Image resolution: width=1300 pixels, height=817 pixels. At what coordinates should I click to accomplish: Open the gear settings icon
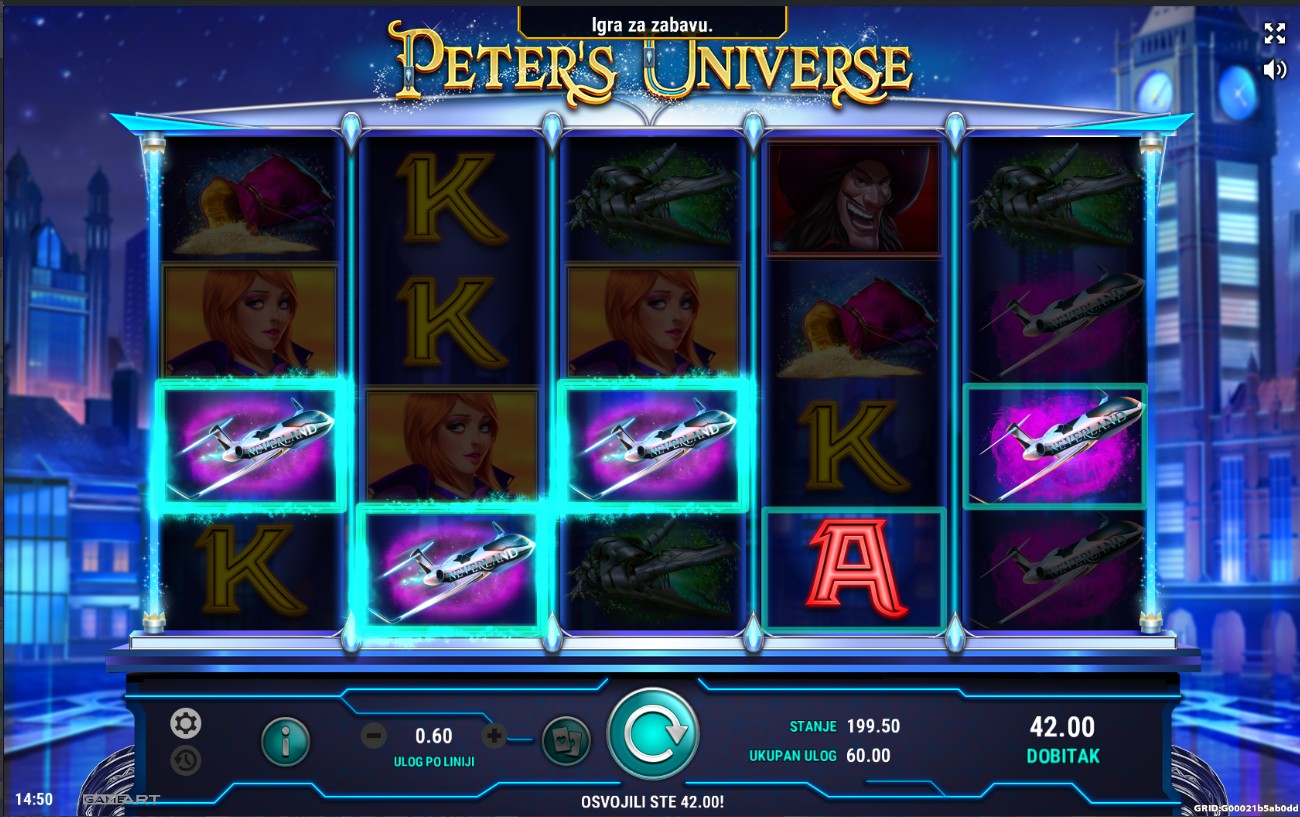tap(185, 723)
